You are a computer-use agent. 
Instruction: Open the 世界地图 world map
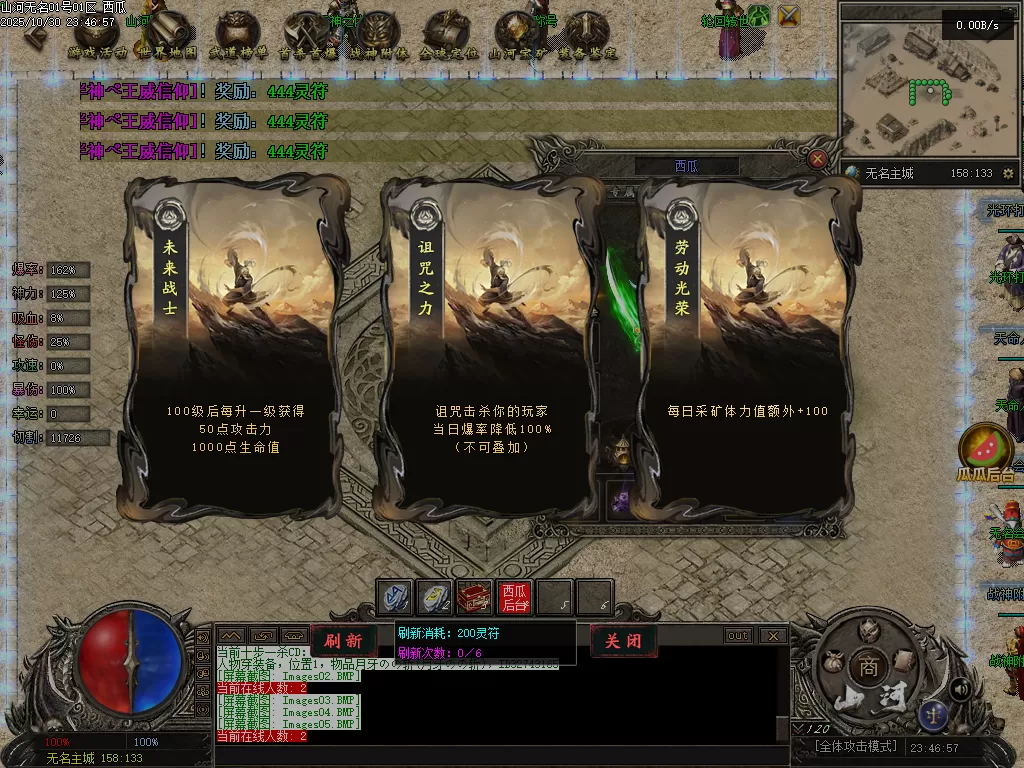pyautogui.click(x=168, y=36)
